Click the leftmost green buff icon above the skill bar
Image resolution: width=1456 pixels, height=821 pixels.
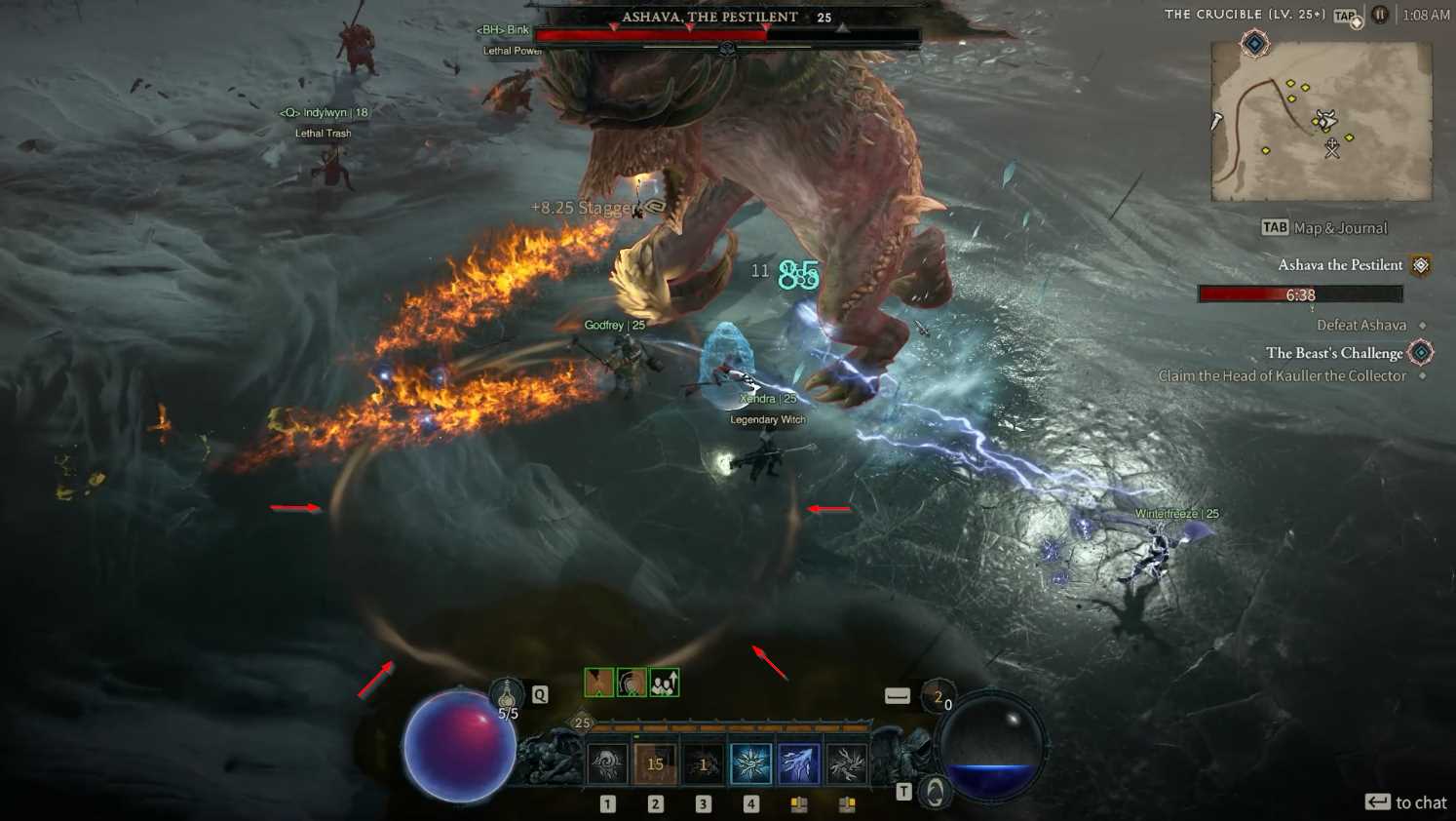click(597, 683)
